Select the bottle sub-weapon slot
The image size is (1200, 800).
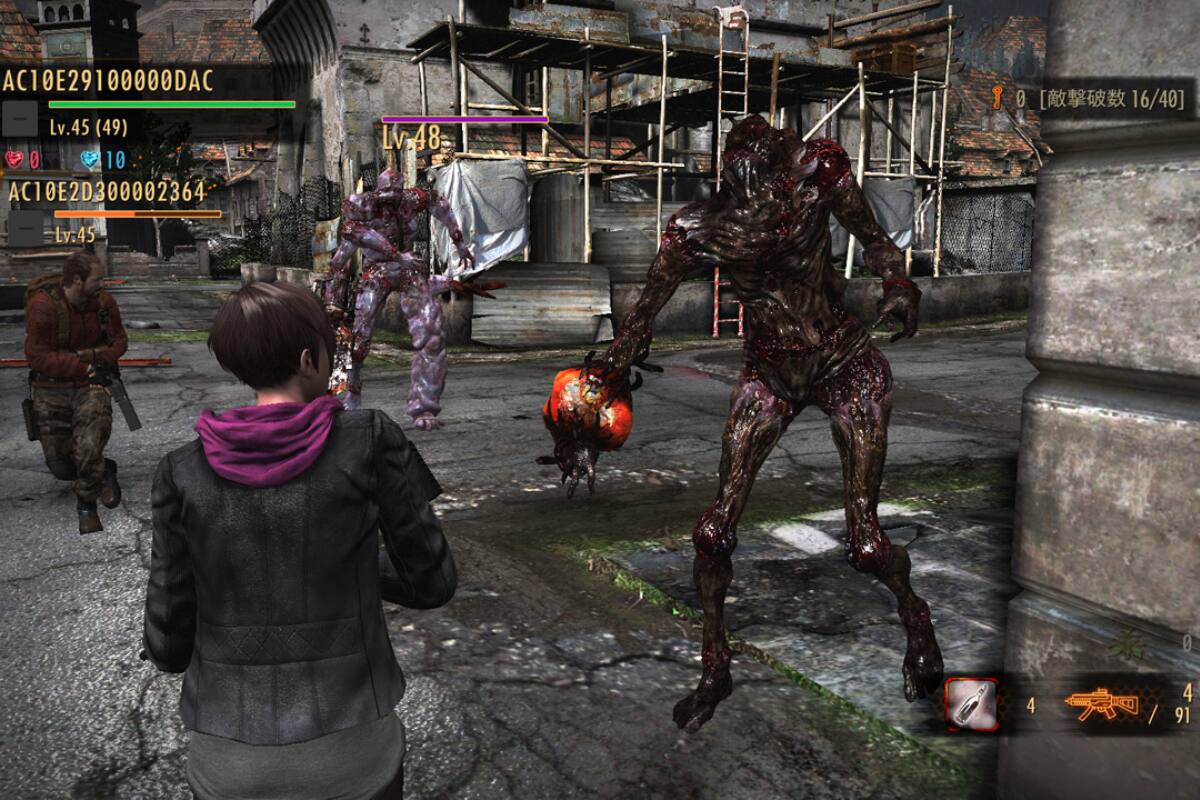(971, 704)
